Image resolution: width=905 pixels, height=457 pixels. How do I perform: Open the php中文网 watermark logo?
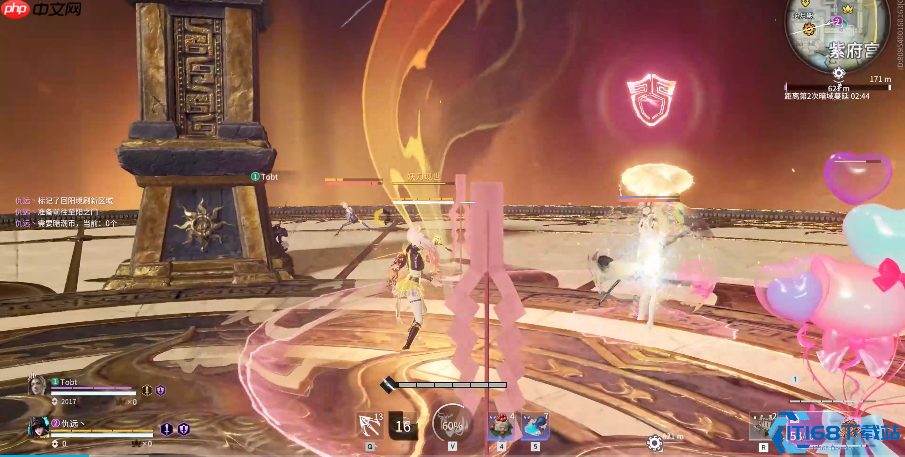[41, 11]
